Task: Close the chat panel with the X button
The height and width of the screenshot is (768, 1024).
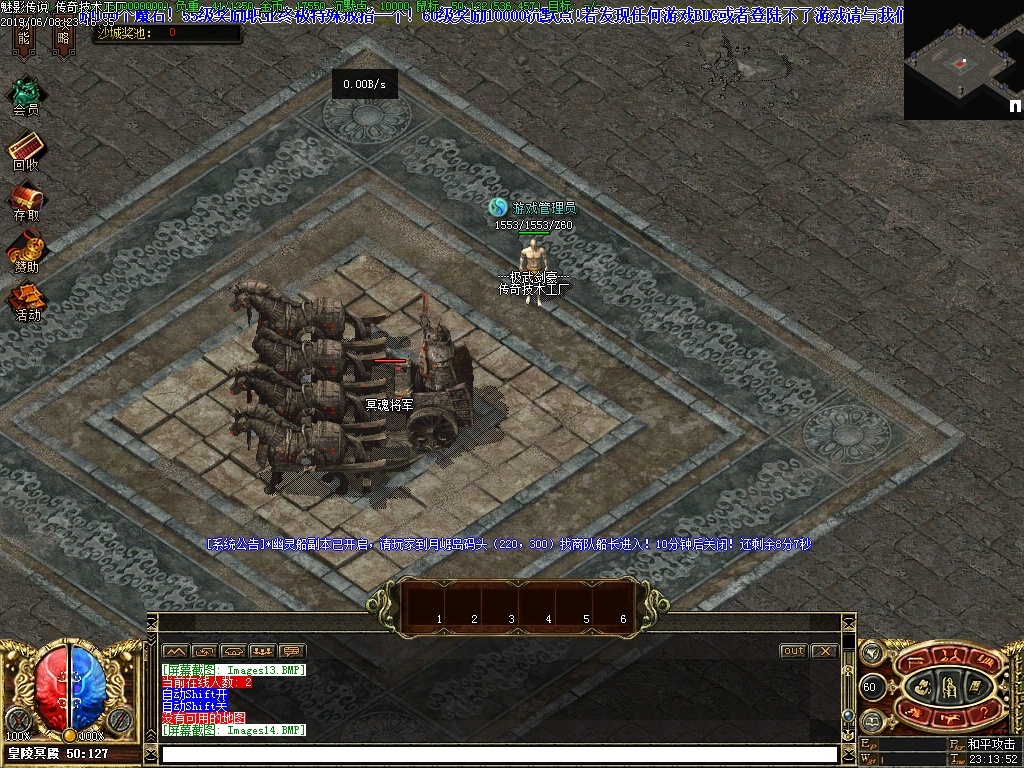Action: tap(824, 651)
